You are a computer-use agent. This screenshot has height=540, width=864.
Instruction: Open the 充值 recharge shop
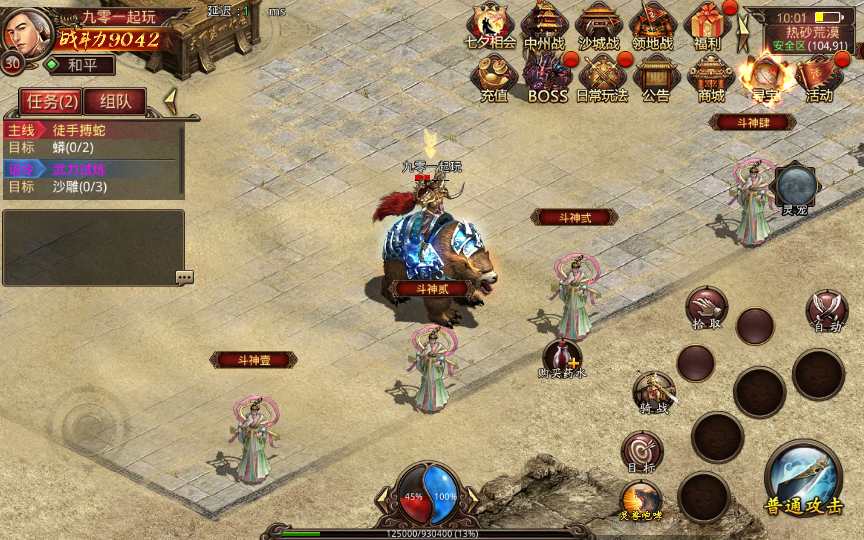coord(494,76)
